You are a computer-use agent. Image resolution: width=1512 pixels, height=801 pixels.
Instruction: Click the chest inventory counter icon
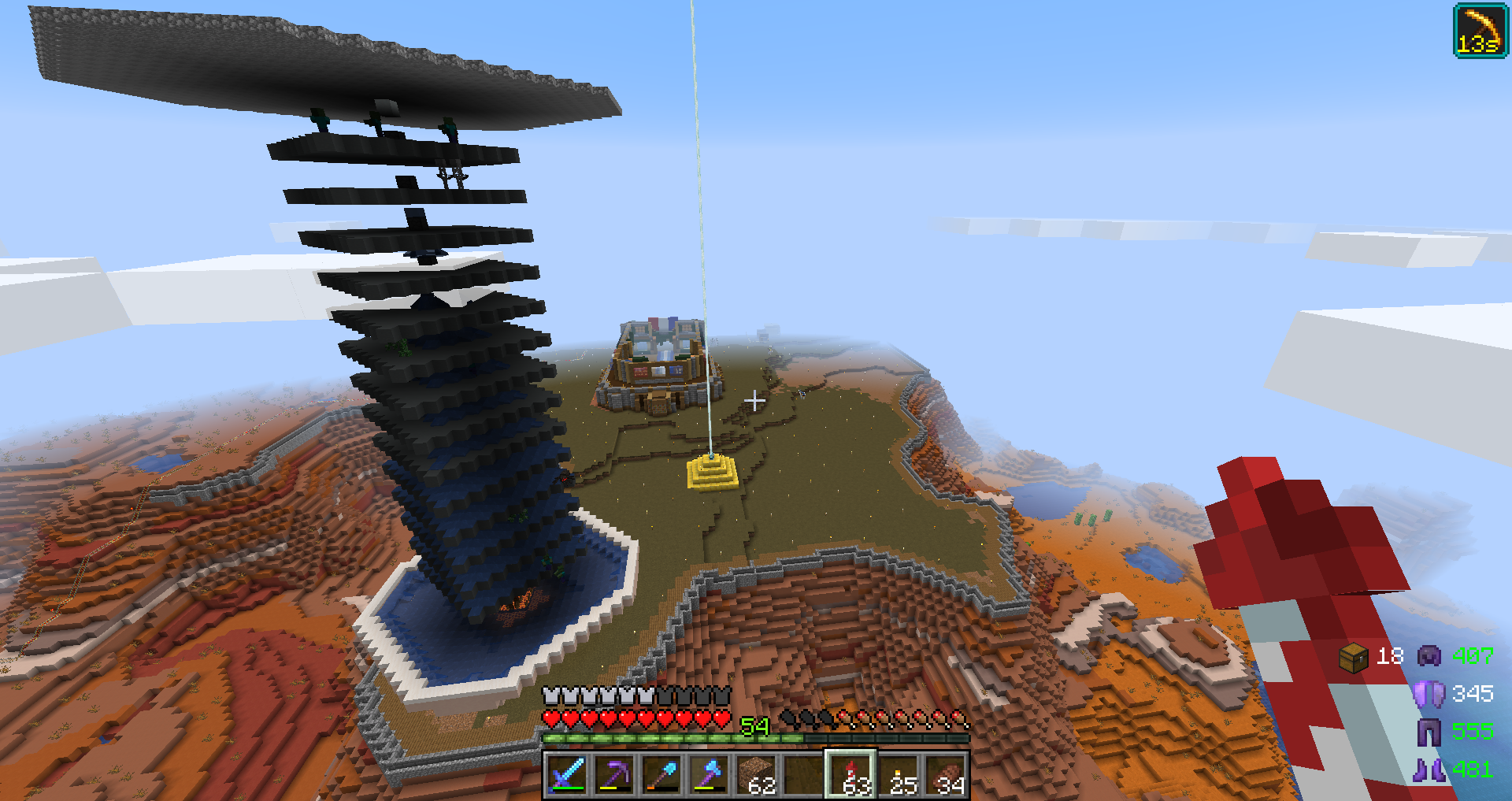pyautogui.click(x=1353, y=657)
